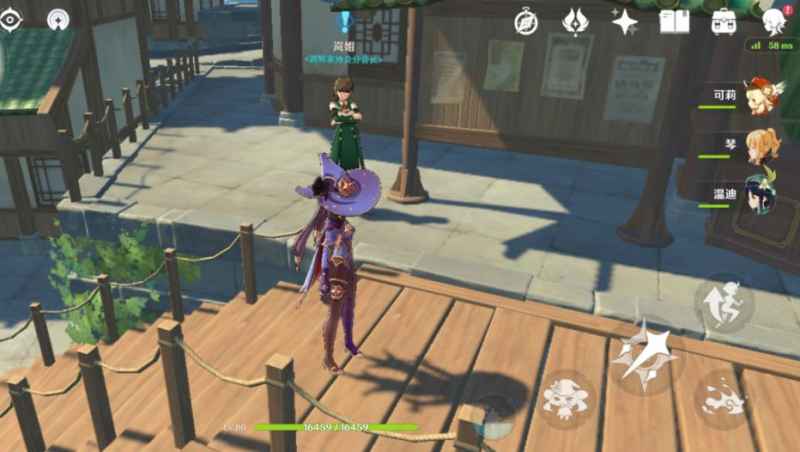
Task: Activate the elemental sight eye icon
Action: pos(11,20)
